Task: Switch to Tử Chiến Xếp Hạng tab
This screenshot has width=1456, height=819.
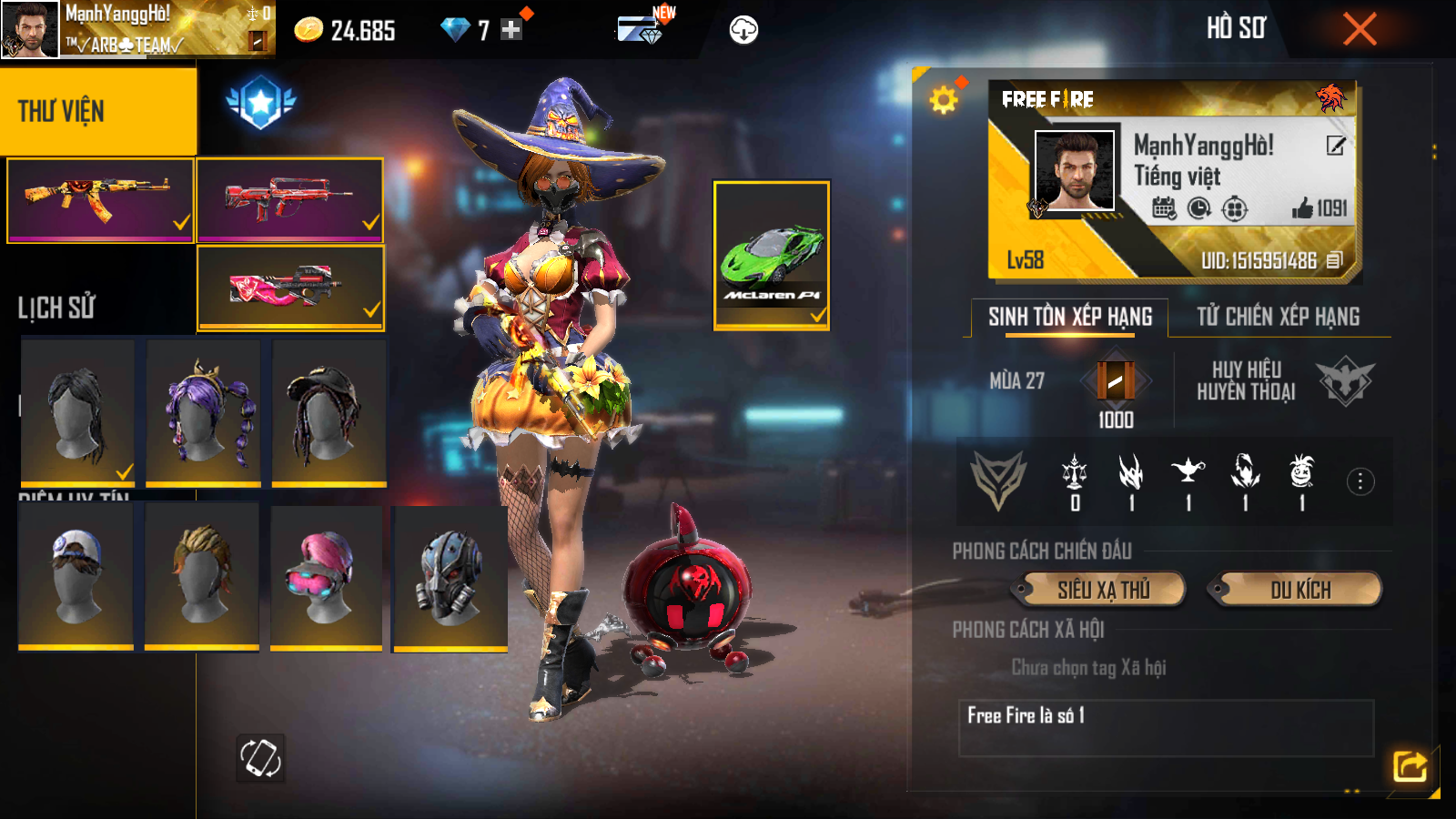Action: (1278, 317)
